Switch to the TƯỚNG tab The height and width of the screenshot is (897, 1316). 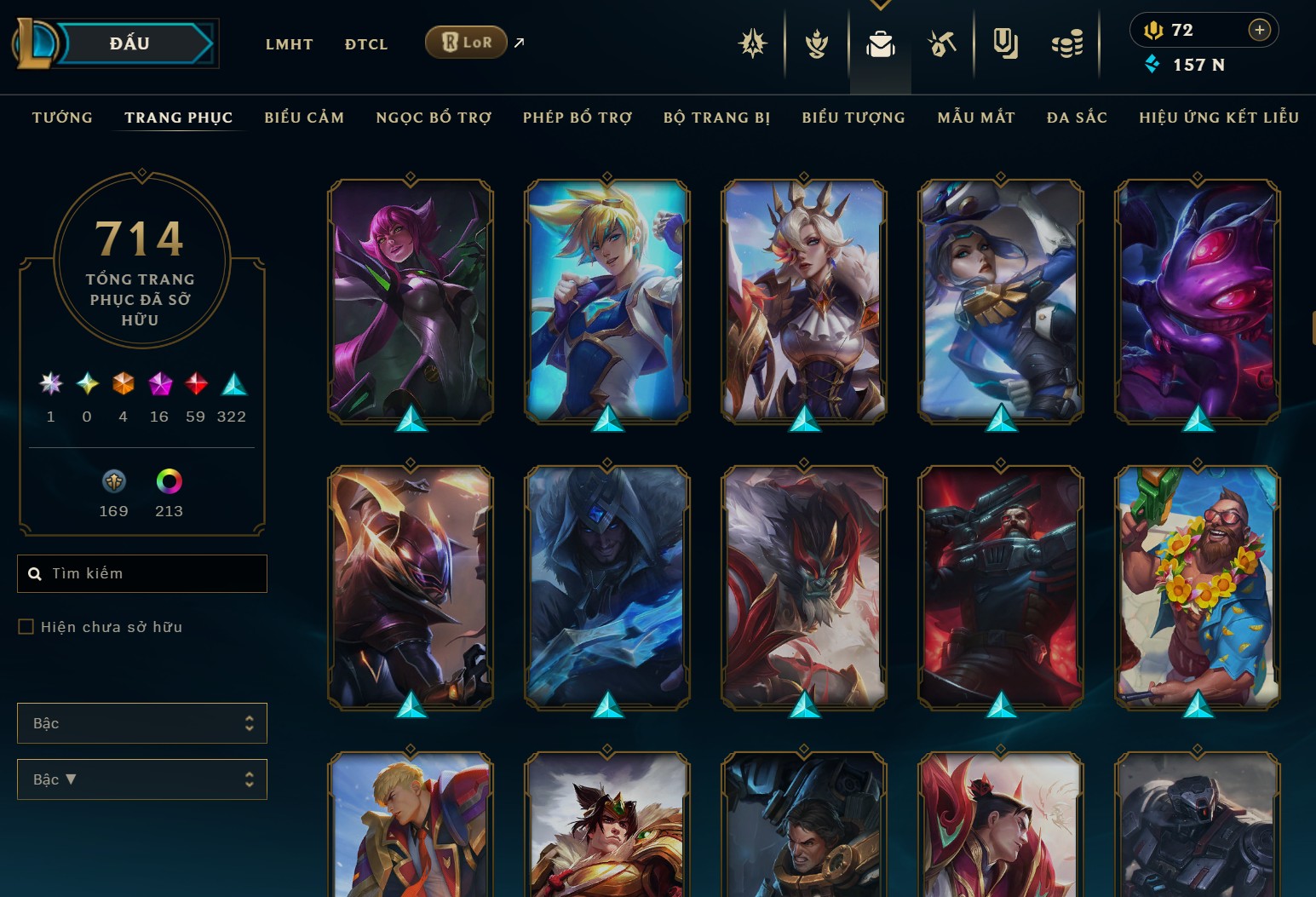click(62, 118)
